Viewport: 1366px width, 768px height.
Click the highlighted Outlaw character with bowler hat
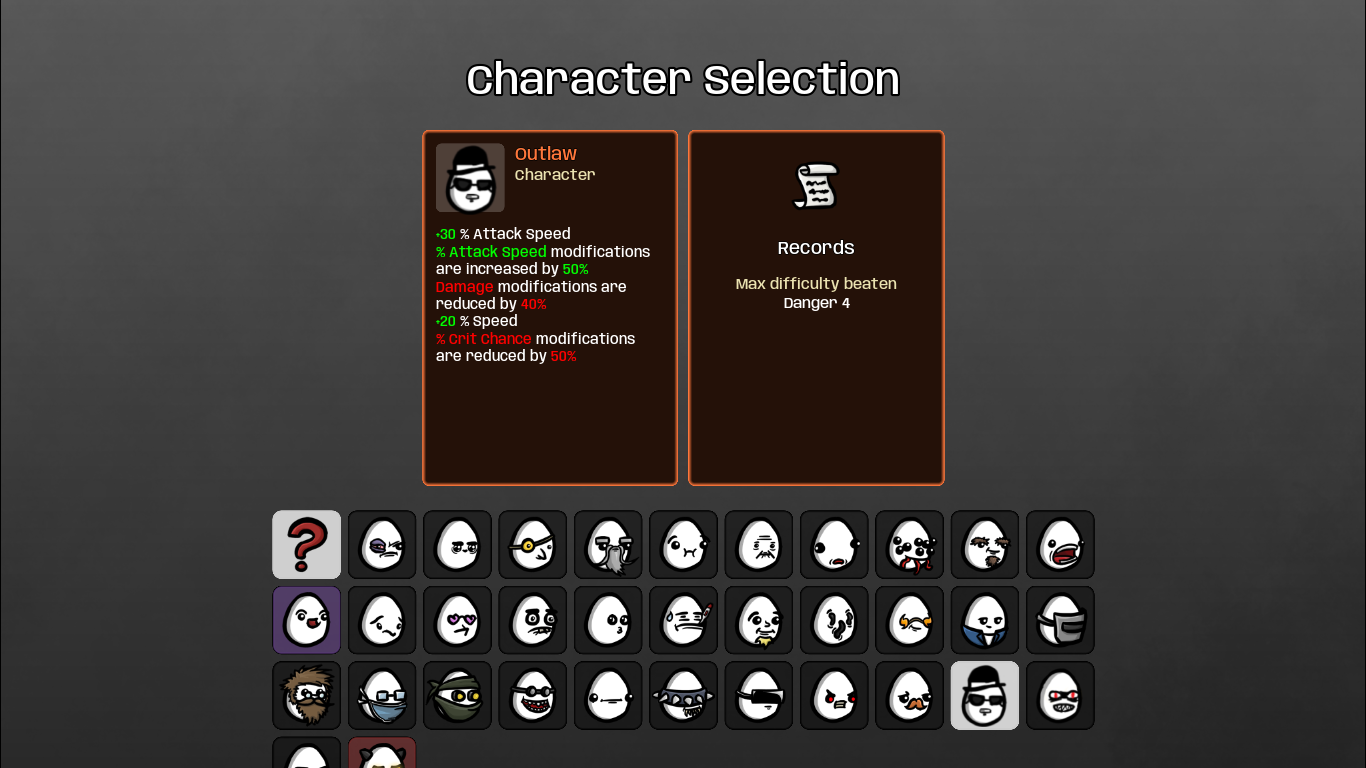point(984,695)
